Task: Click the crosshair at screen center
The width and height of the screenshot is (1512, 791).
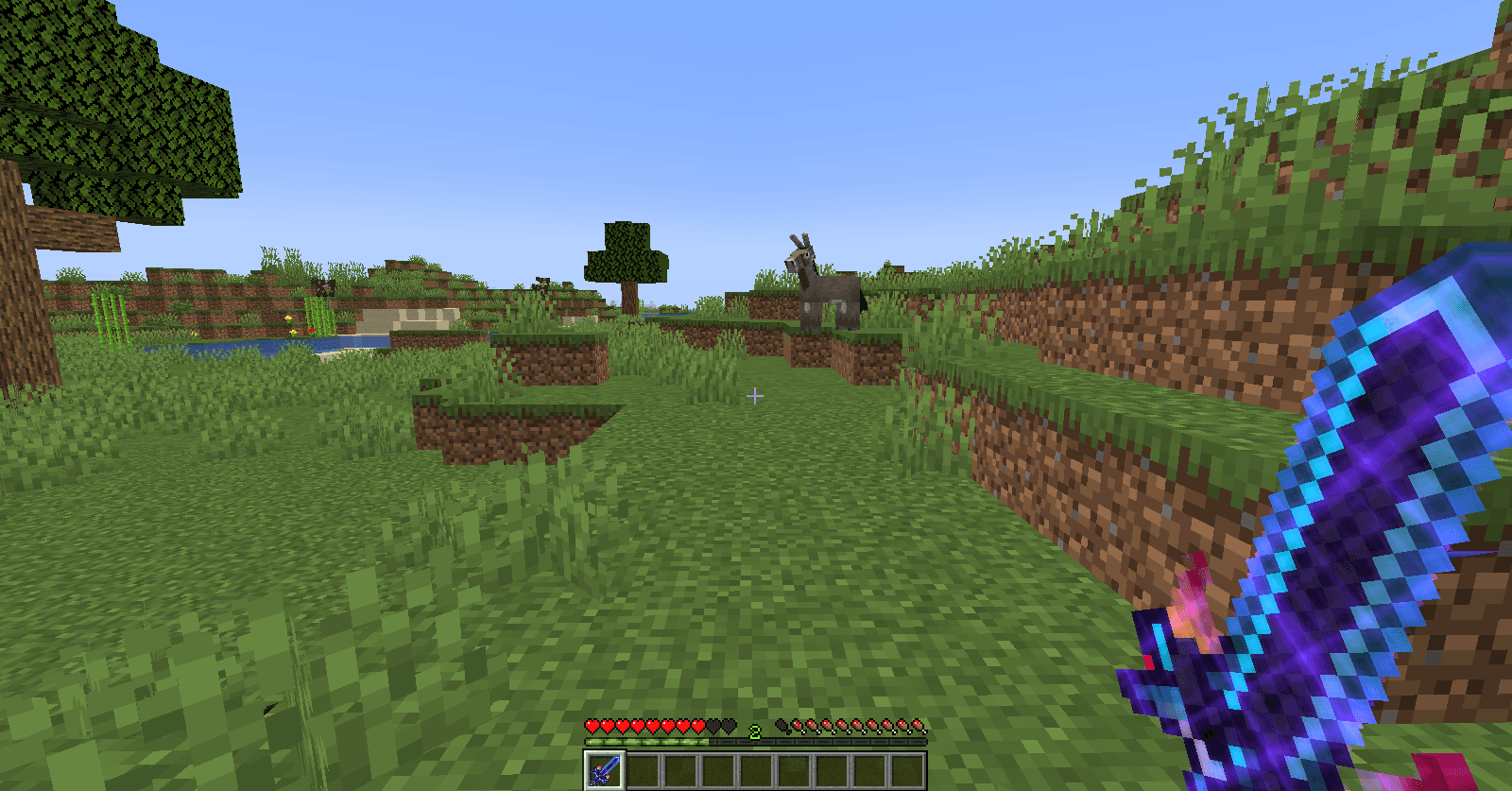Action: 755,395
